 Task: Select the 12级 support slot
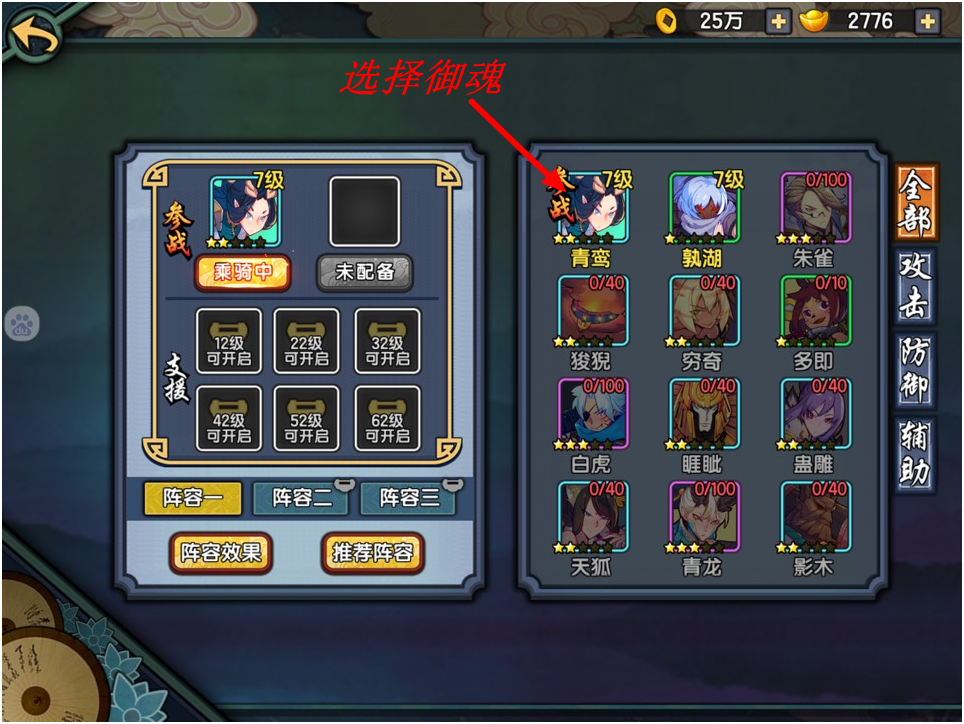click(x=229, y=341)
